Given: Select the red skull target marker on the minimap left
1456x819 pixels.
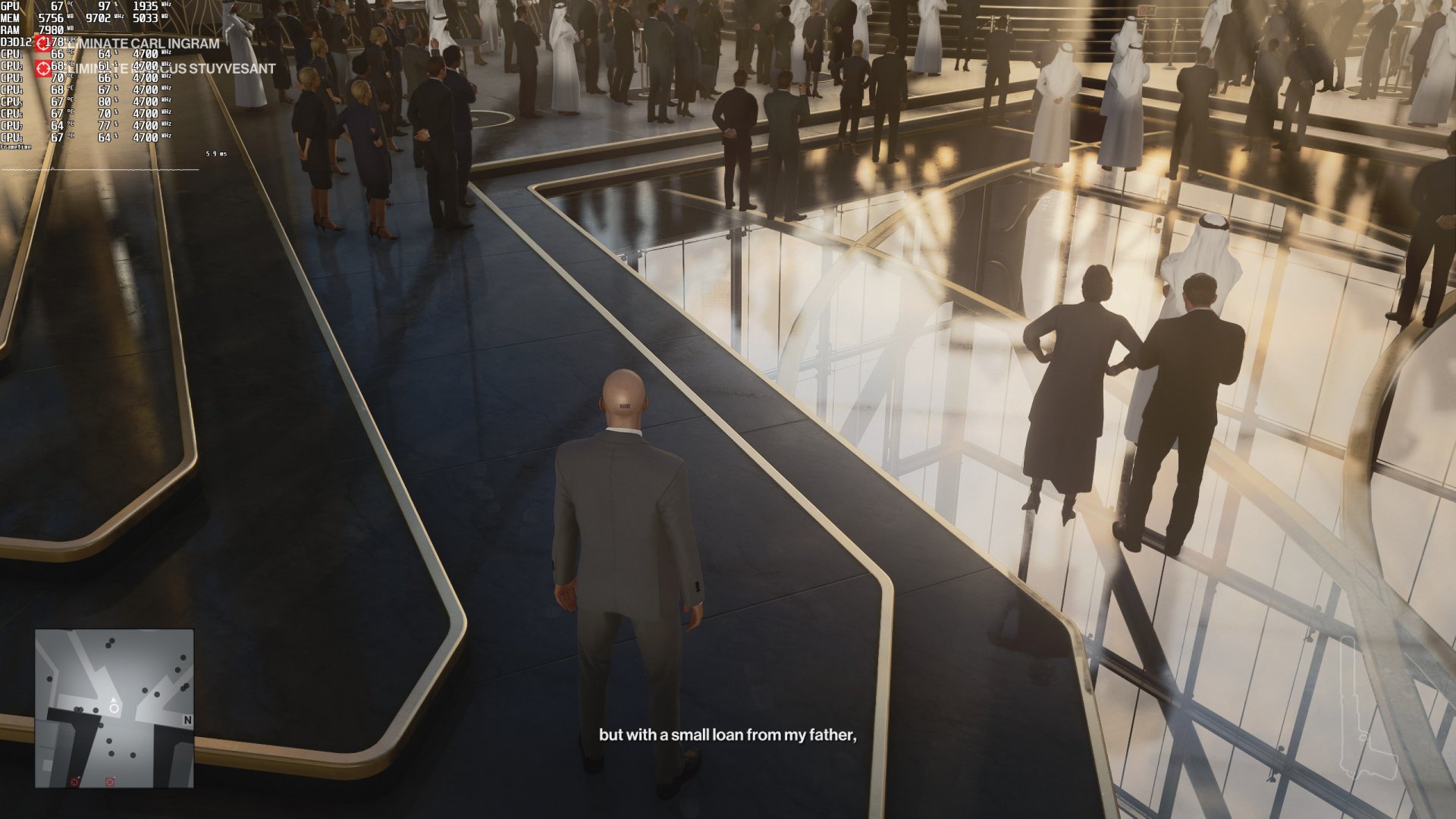Looking at the screenshot, I should tap(74, 782).
